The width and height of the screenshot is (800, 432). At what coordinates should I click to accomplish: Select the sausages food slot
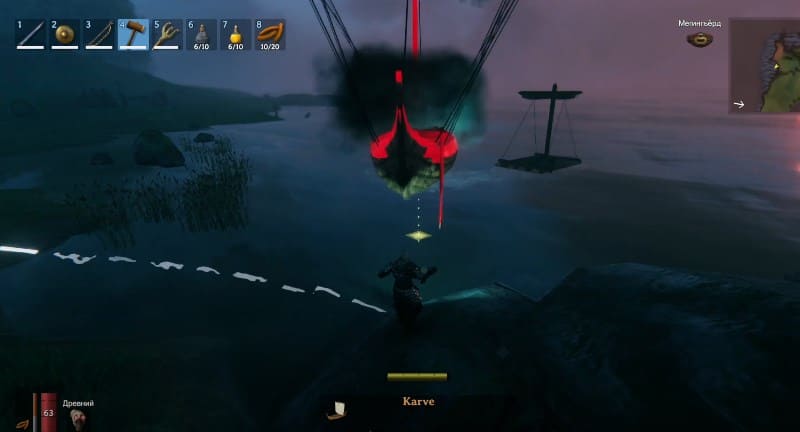pos(270,35)
